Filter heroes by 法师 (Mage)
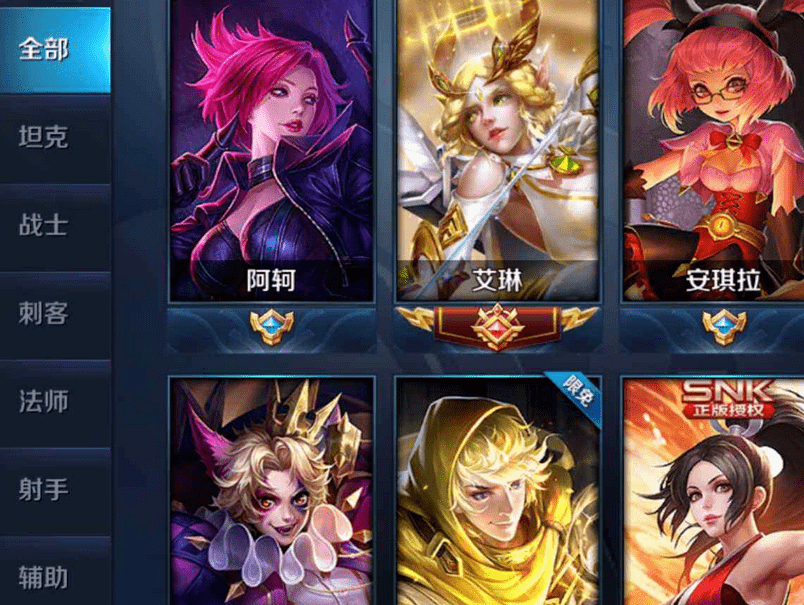The height and width of the screenshot is (605, 804). [x=45, y=401]
